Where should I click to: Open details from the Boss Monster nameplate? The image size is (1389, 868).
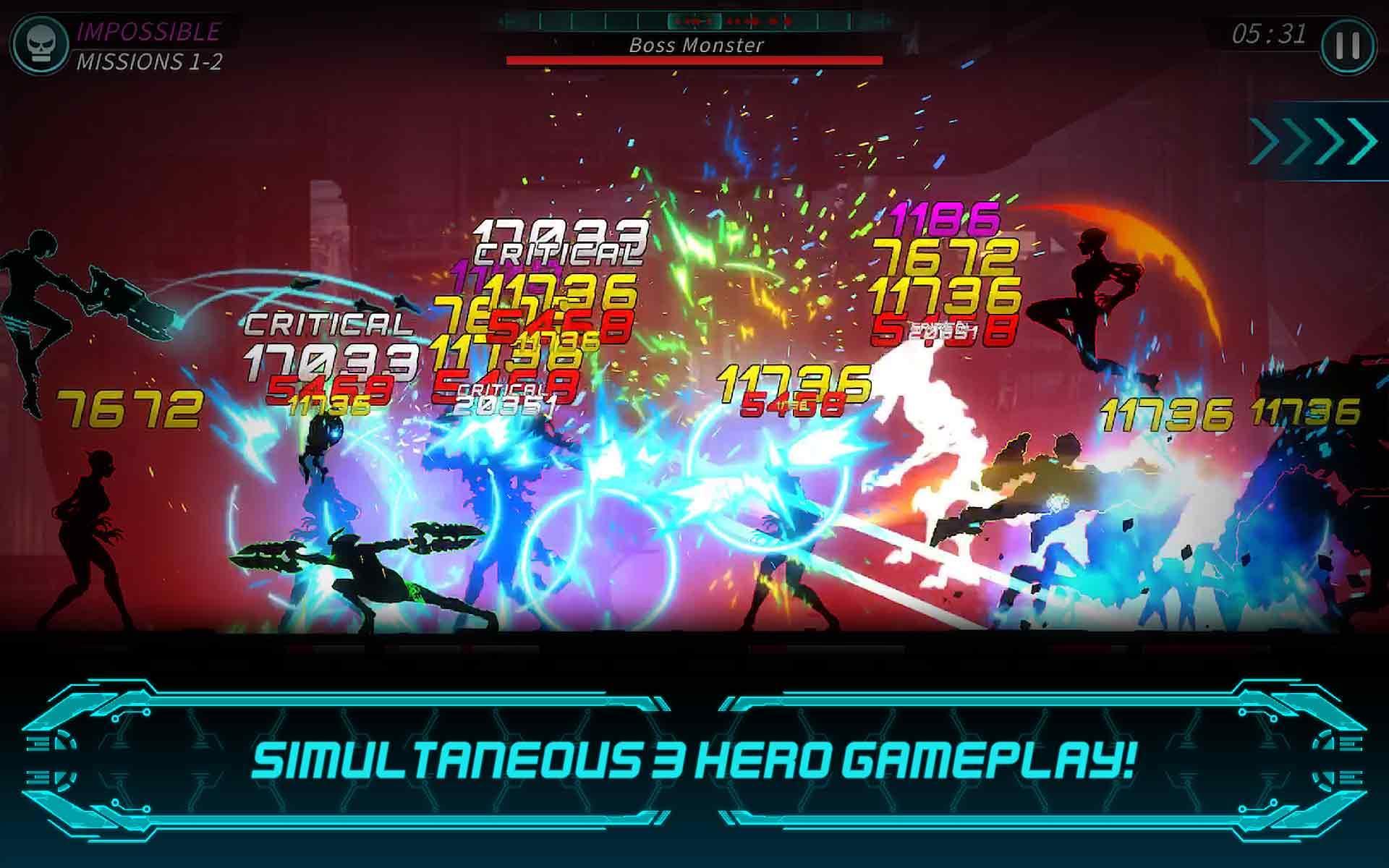pos(694,45)
